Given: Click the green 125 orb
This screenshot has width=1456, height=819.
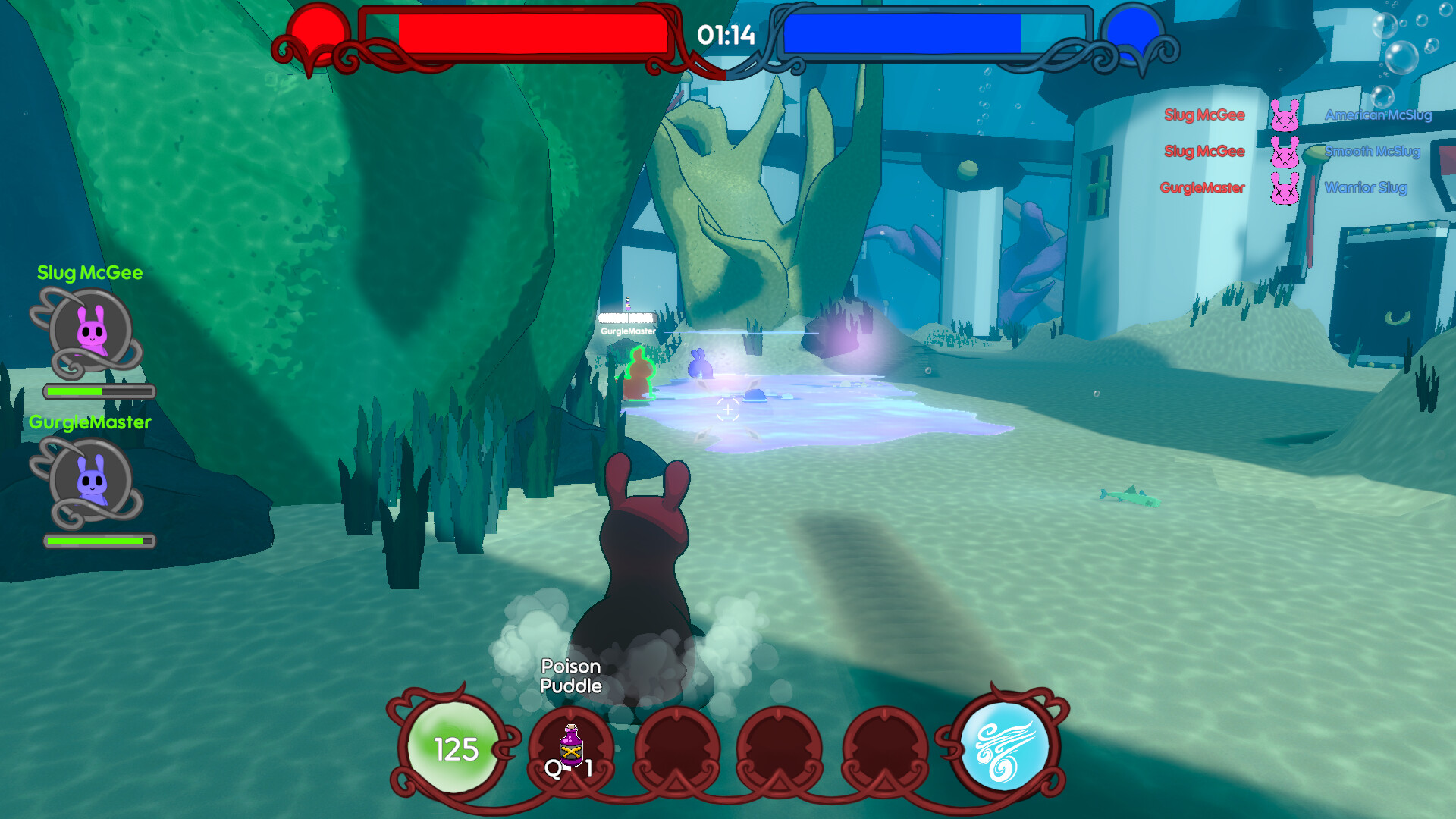Looking at the screenshot, I should tap(455, 748).
